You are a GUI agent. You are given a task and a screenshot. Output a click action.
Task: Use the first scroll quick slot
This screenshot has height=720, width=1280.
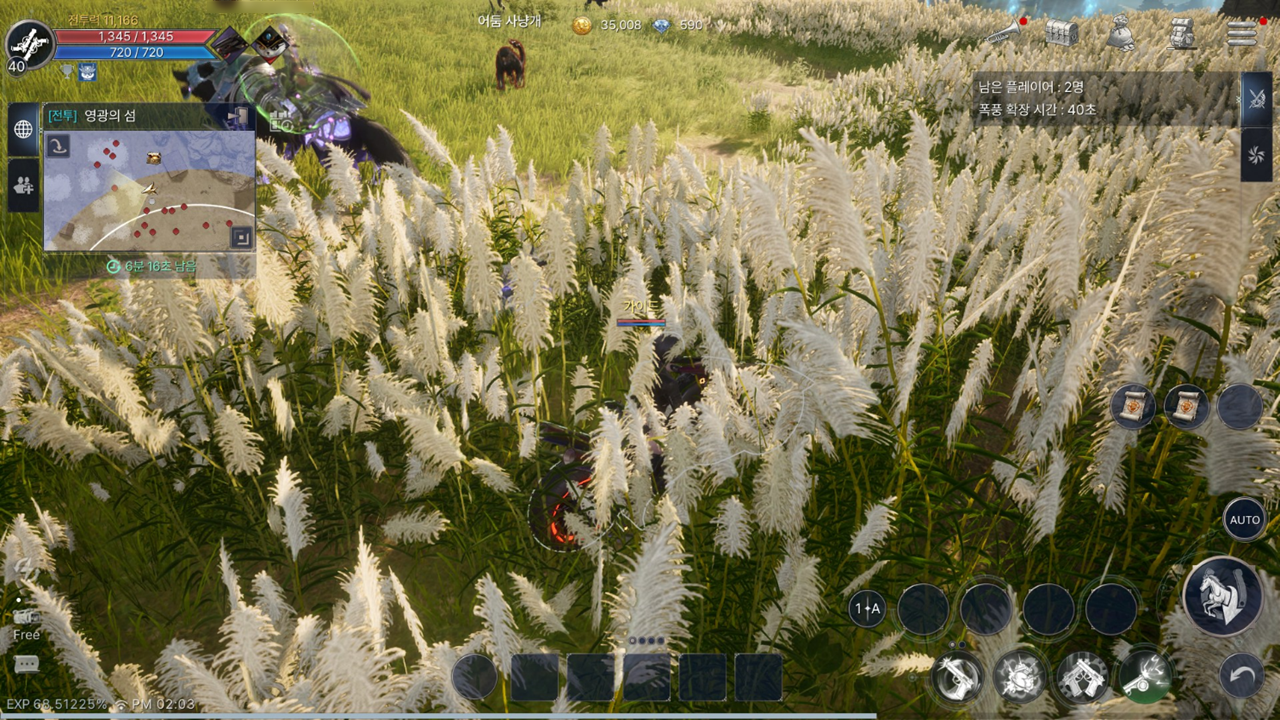(x=1133, y=407)
